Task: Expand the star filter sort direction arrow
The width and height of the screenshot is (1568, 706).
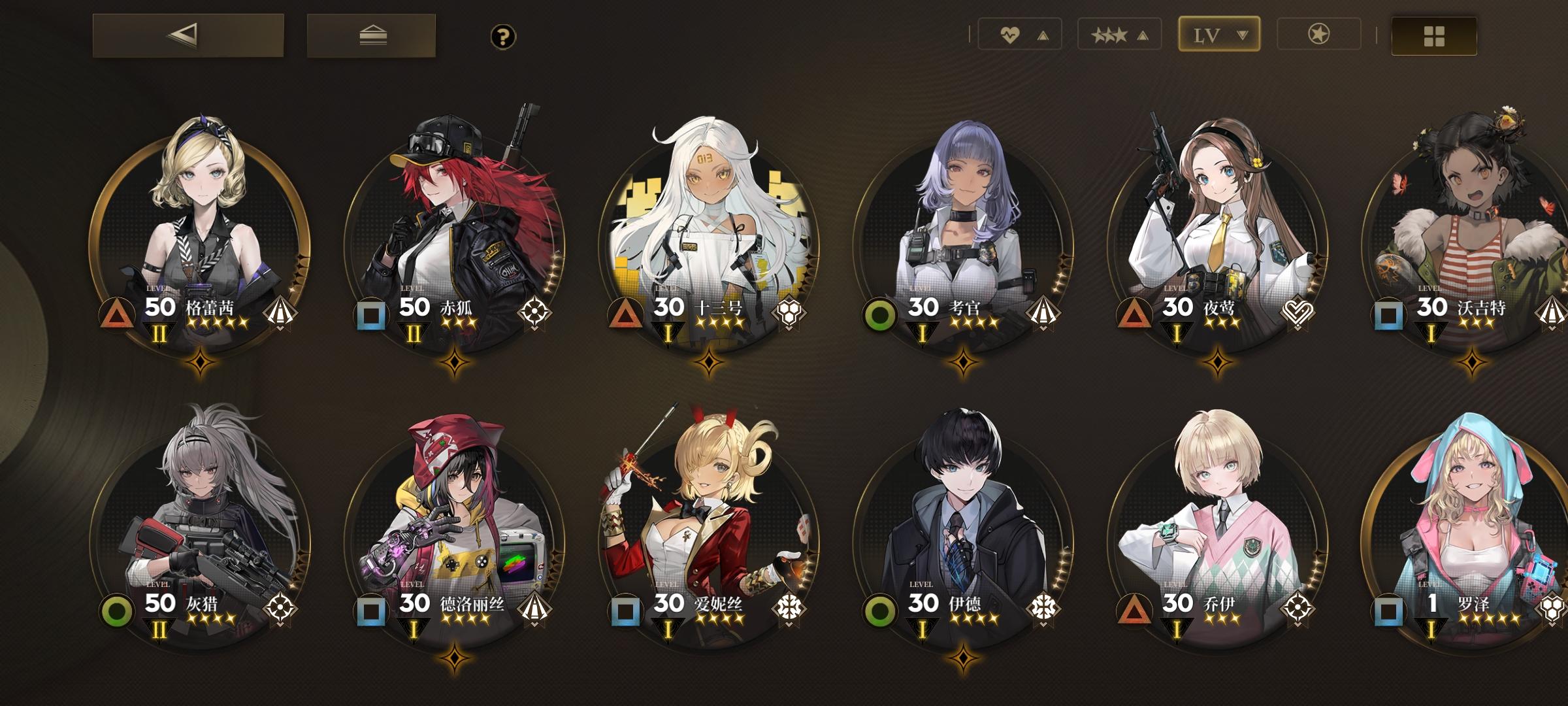Action: click(1141, 35)
